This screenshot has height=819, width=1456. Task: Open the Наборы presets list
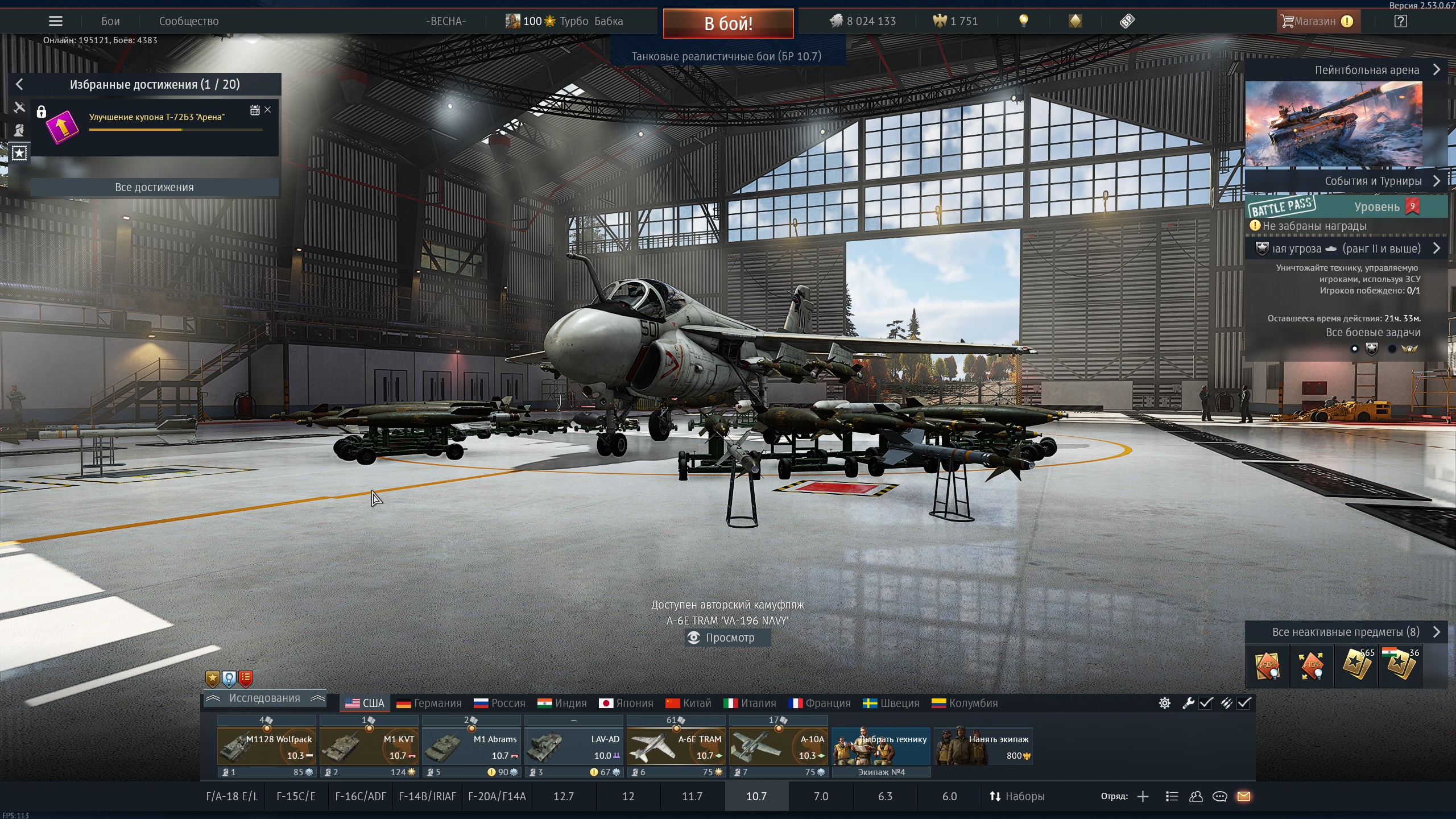click(1017, 796)
